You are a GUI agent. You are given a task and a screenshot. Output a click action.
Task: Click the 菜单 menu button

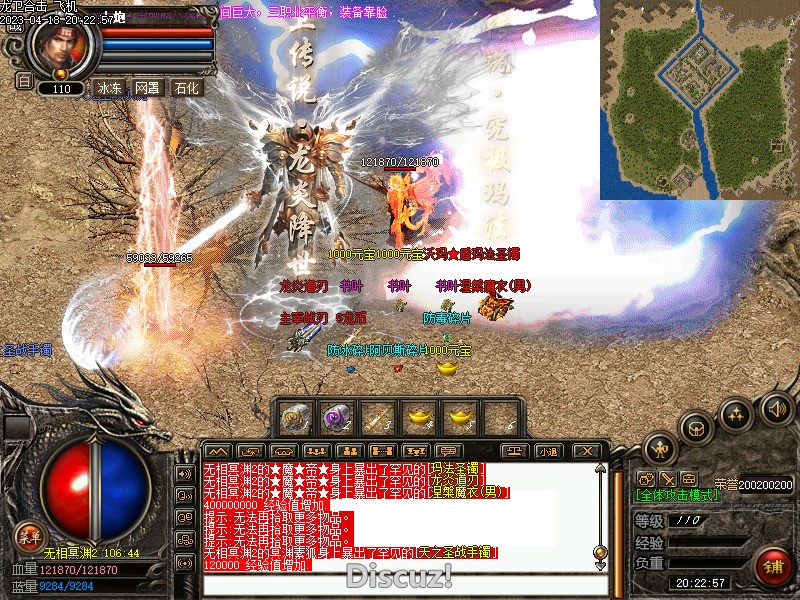(29, 533)
